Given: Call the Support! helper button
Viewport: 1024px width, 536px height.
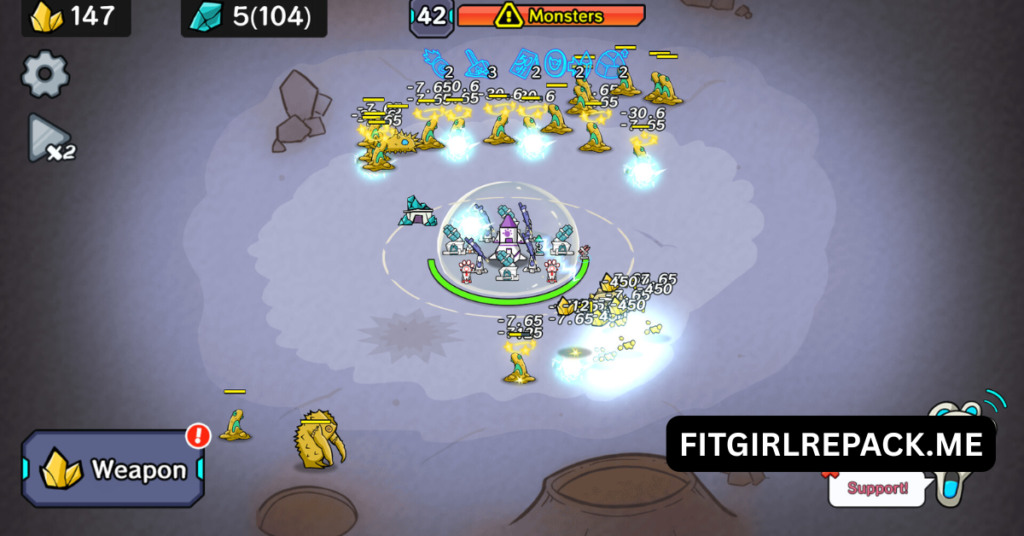Looking at the screenshot, I should (878, 489).
